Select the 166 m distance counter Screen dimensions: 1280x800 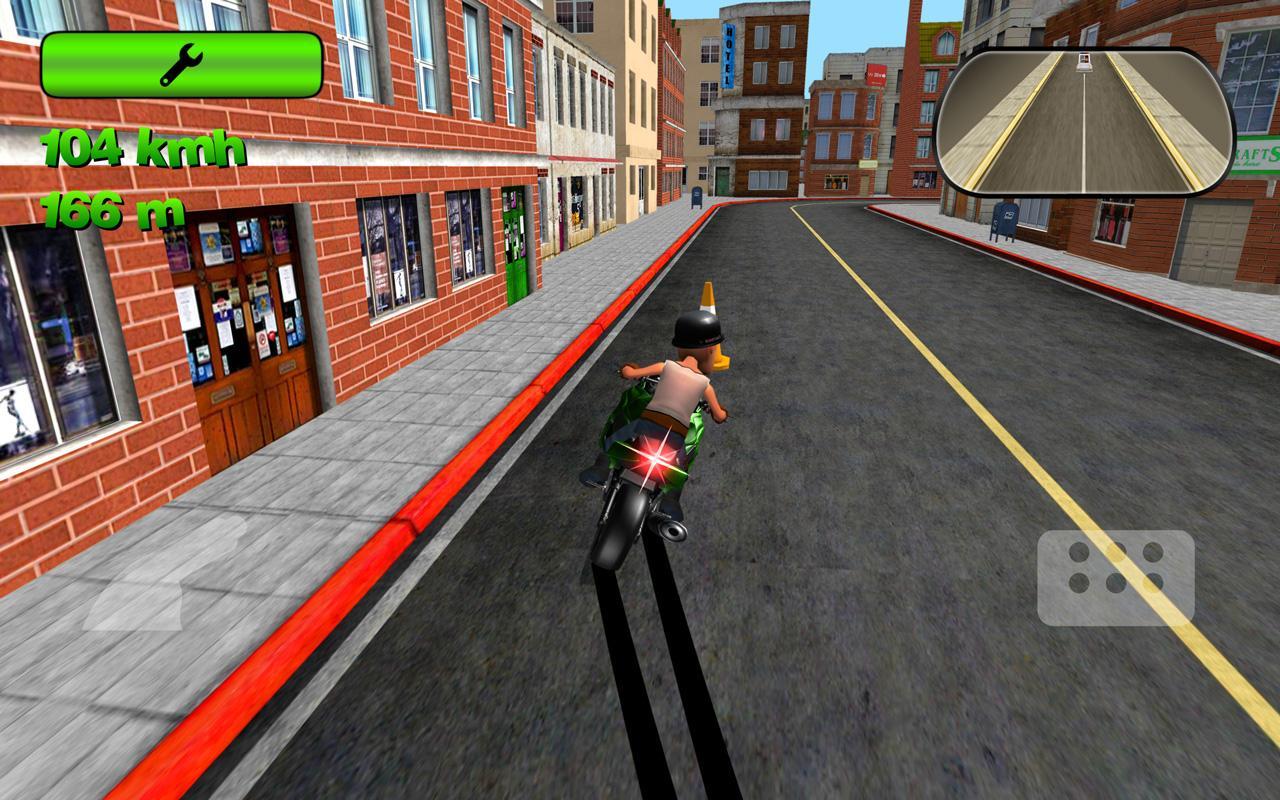[115, 210]
